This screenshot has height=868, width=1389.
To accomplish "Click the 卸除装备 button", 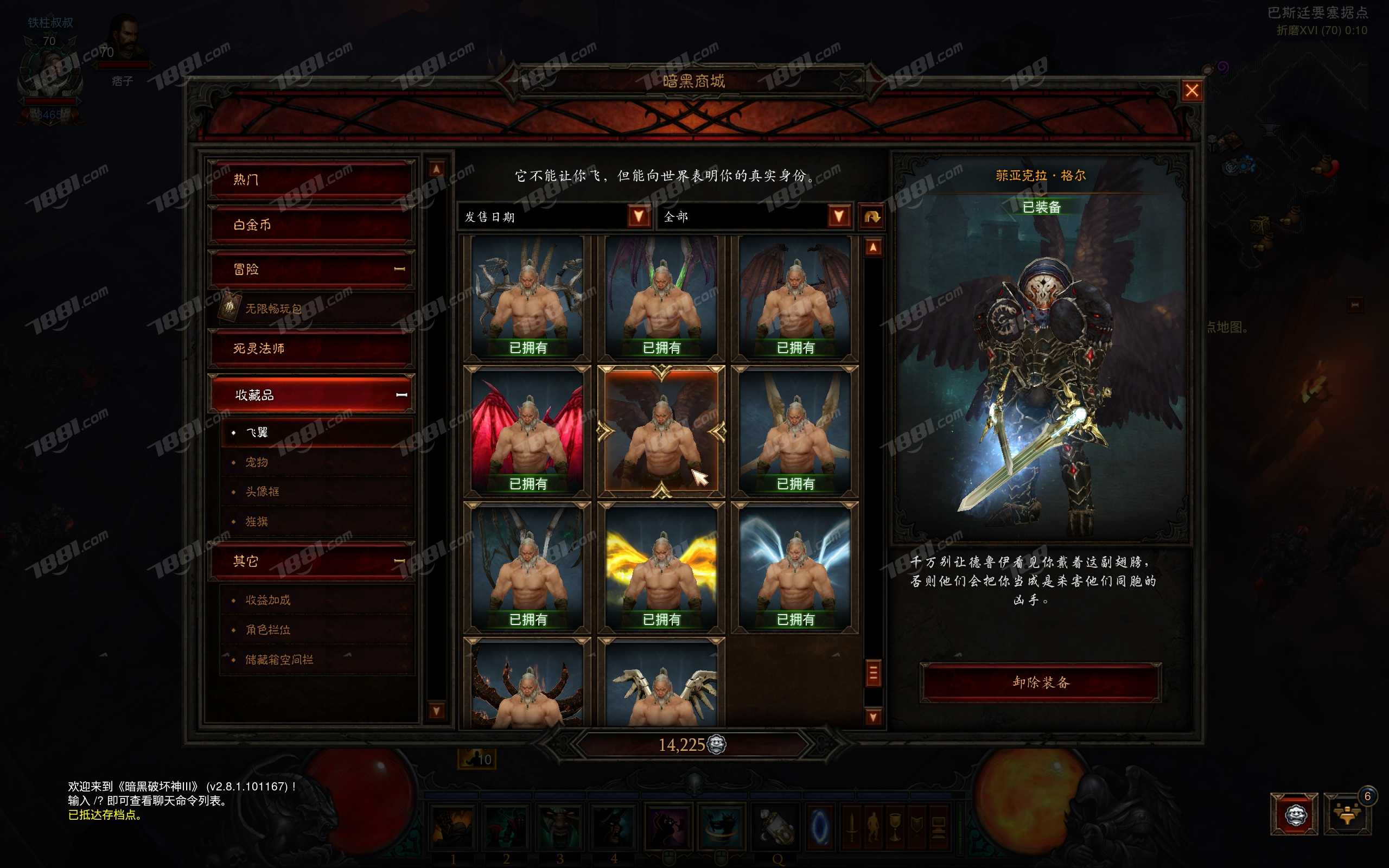I will click(x=1041, y=682).
